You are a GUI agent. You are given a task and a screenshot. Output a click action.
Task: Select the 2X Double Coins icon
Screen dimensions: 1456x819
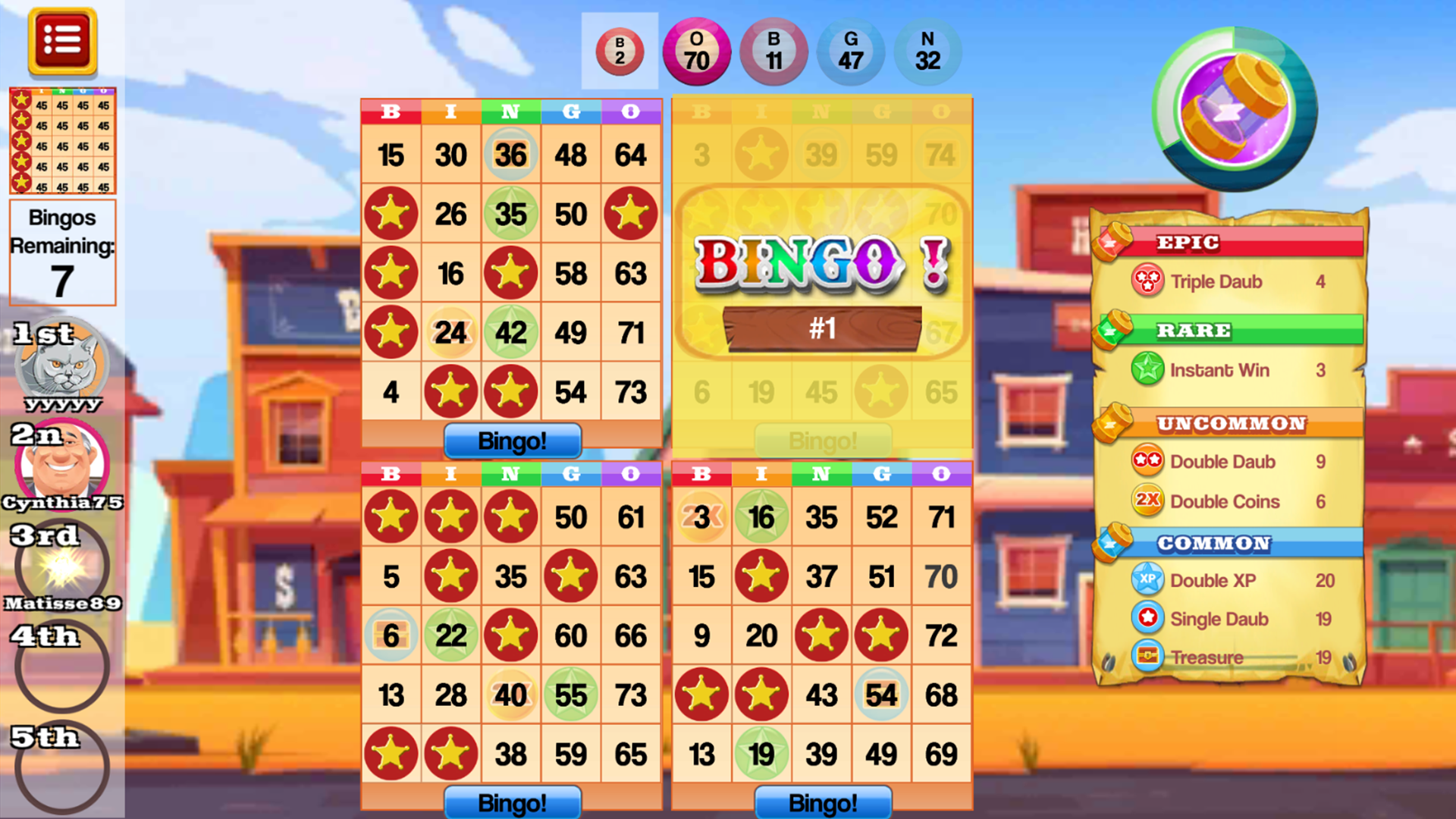(1147, 501)
